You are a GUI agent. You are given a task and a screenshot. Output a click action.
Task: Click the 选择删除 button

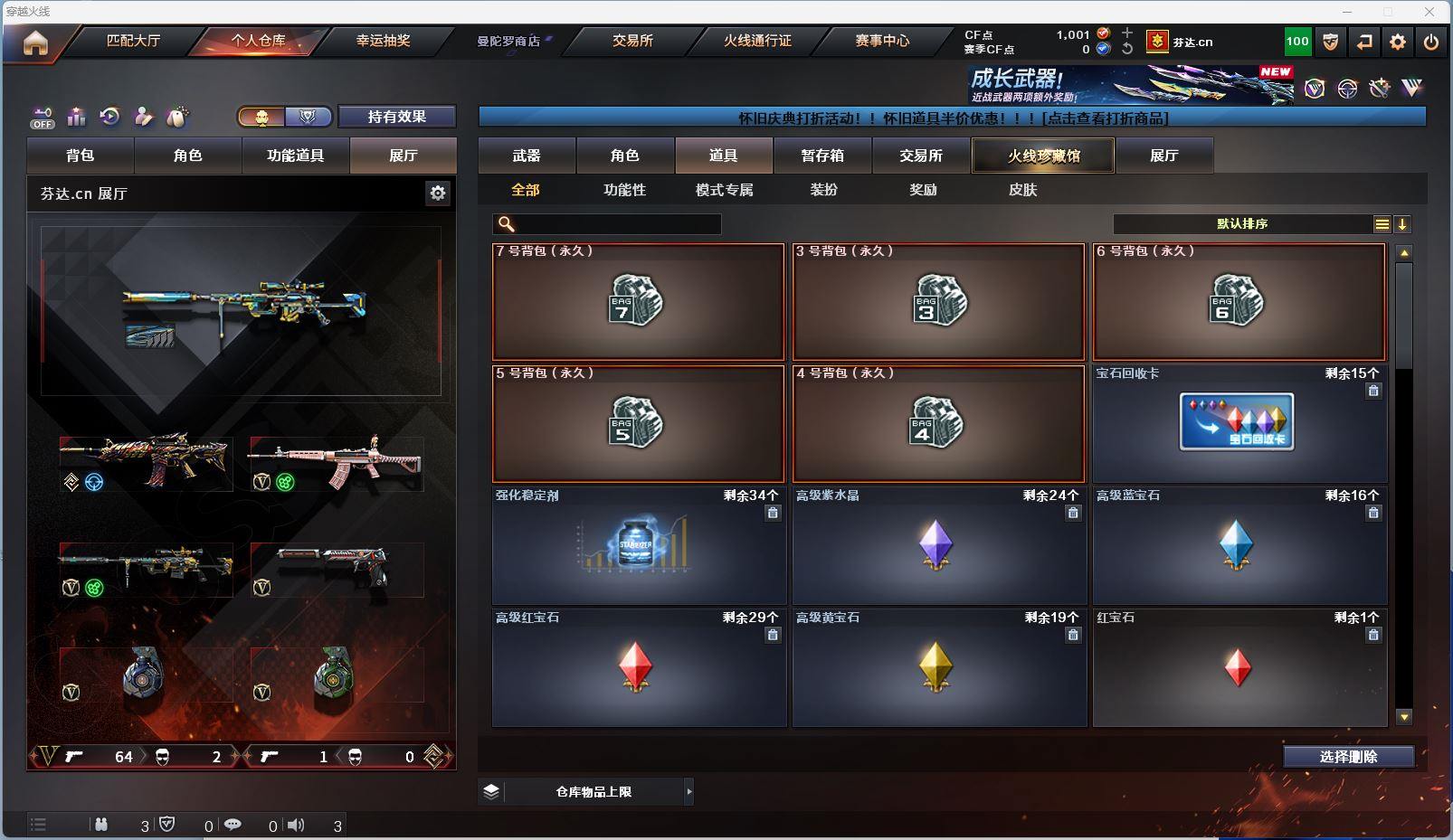pos(1348,757)
